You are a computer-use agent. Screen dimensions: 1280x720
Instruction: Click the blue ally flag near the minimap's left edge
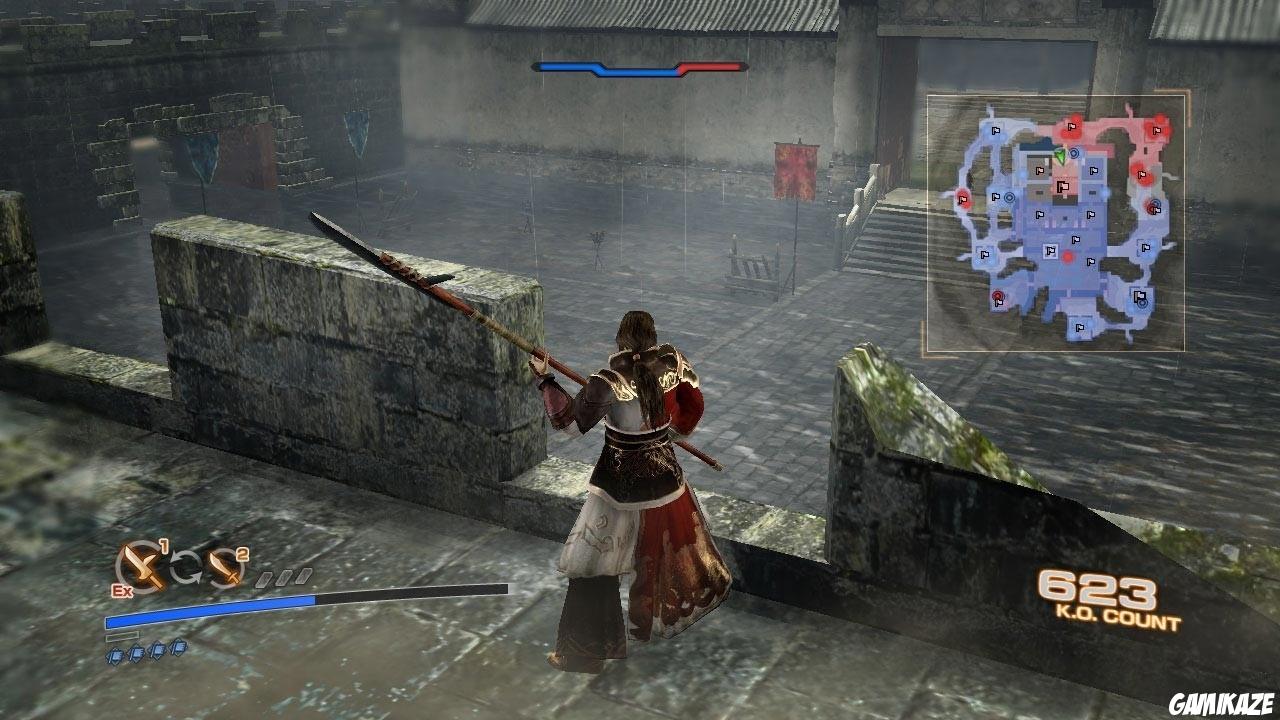click(985, 254)
